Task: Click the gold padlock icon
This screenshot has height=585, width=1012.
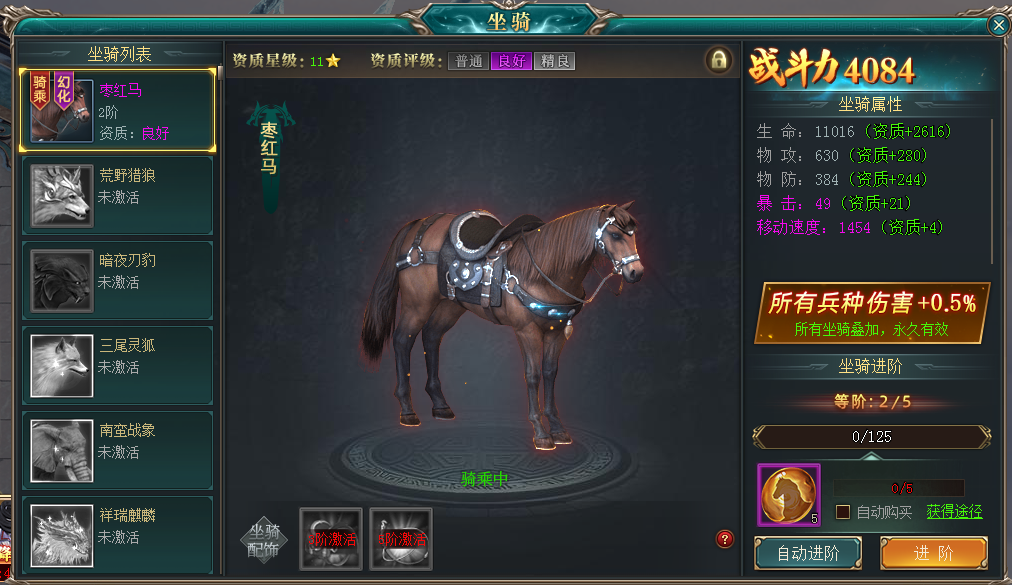Action: click(x=718, y=60)
